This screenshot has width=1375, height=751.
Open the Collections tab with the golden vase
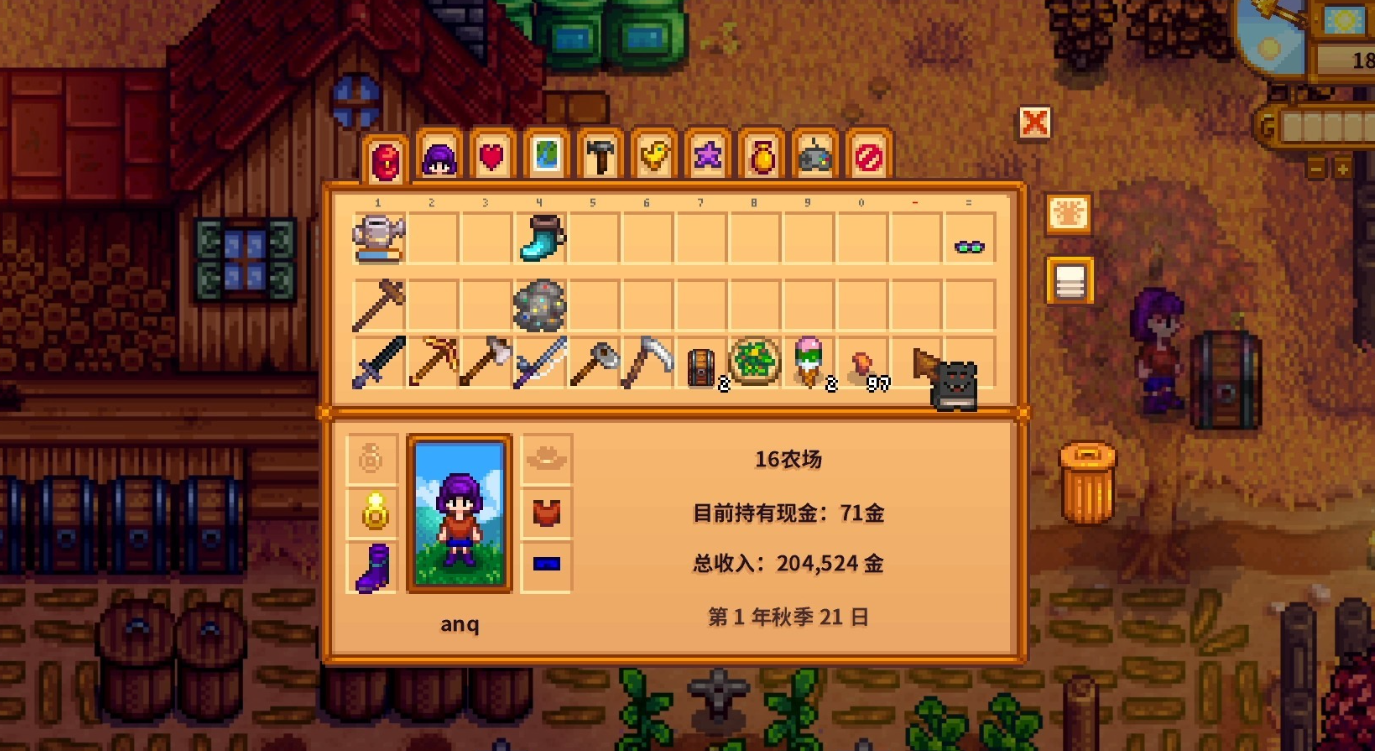(762, 158)
